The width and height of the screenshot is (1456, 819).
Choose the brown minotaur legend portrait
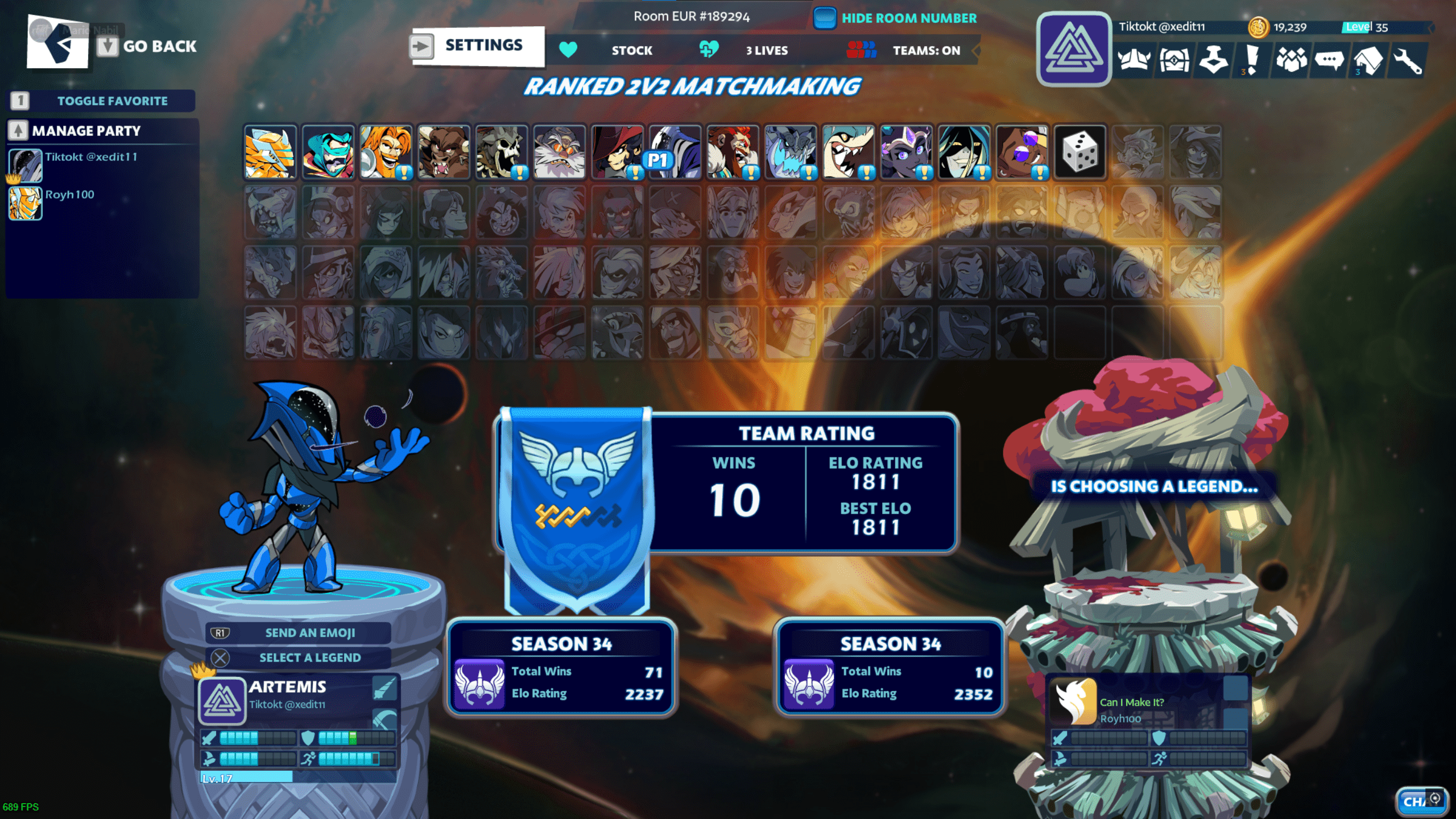[x=443, y=152]
